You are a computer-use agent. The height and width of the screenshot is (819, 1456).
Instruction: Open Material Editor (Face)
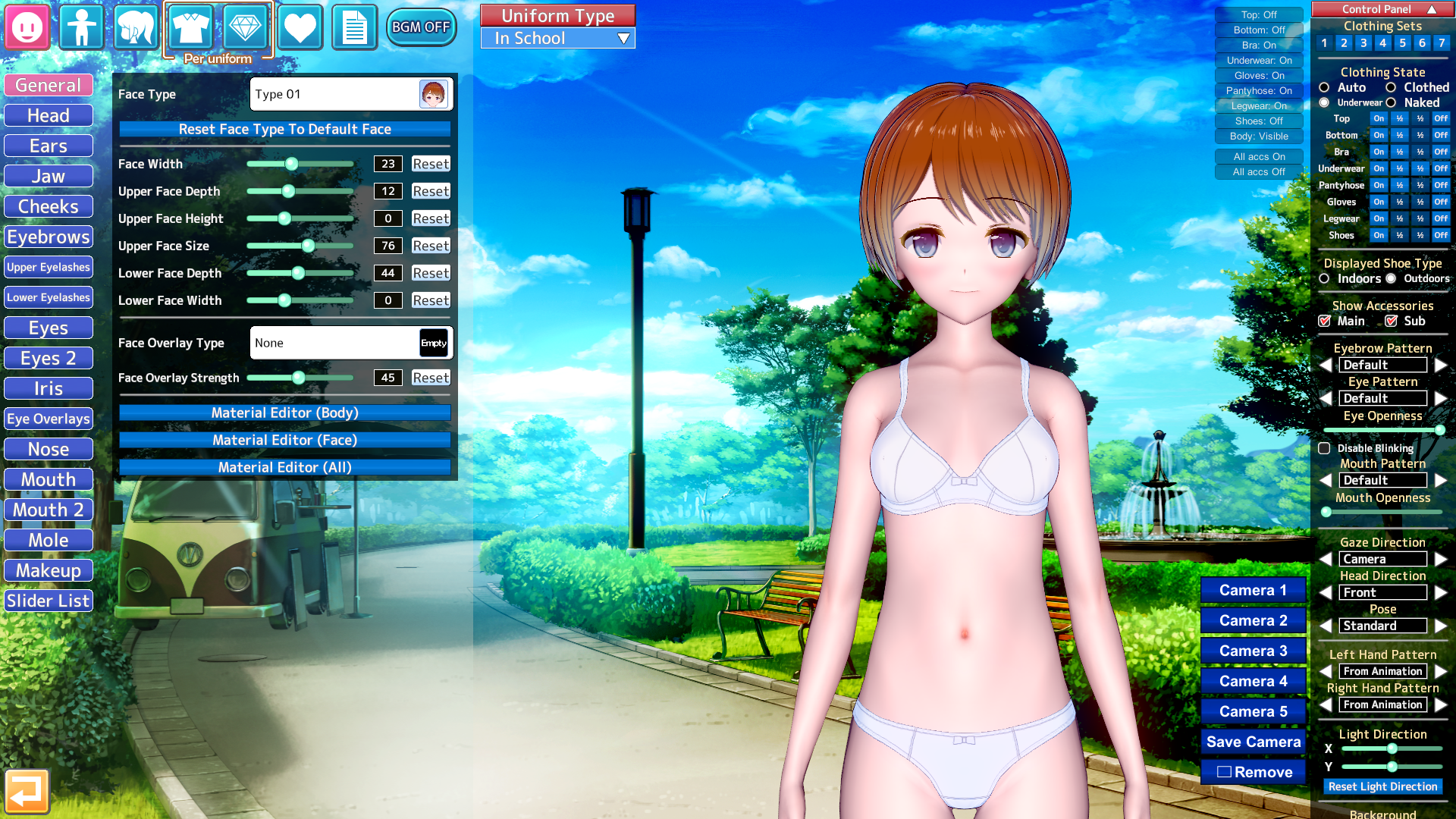click(284, 441)
